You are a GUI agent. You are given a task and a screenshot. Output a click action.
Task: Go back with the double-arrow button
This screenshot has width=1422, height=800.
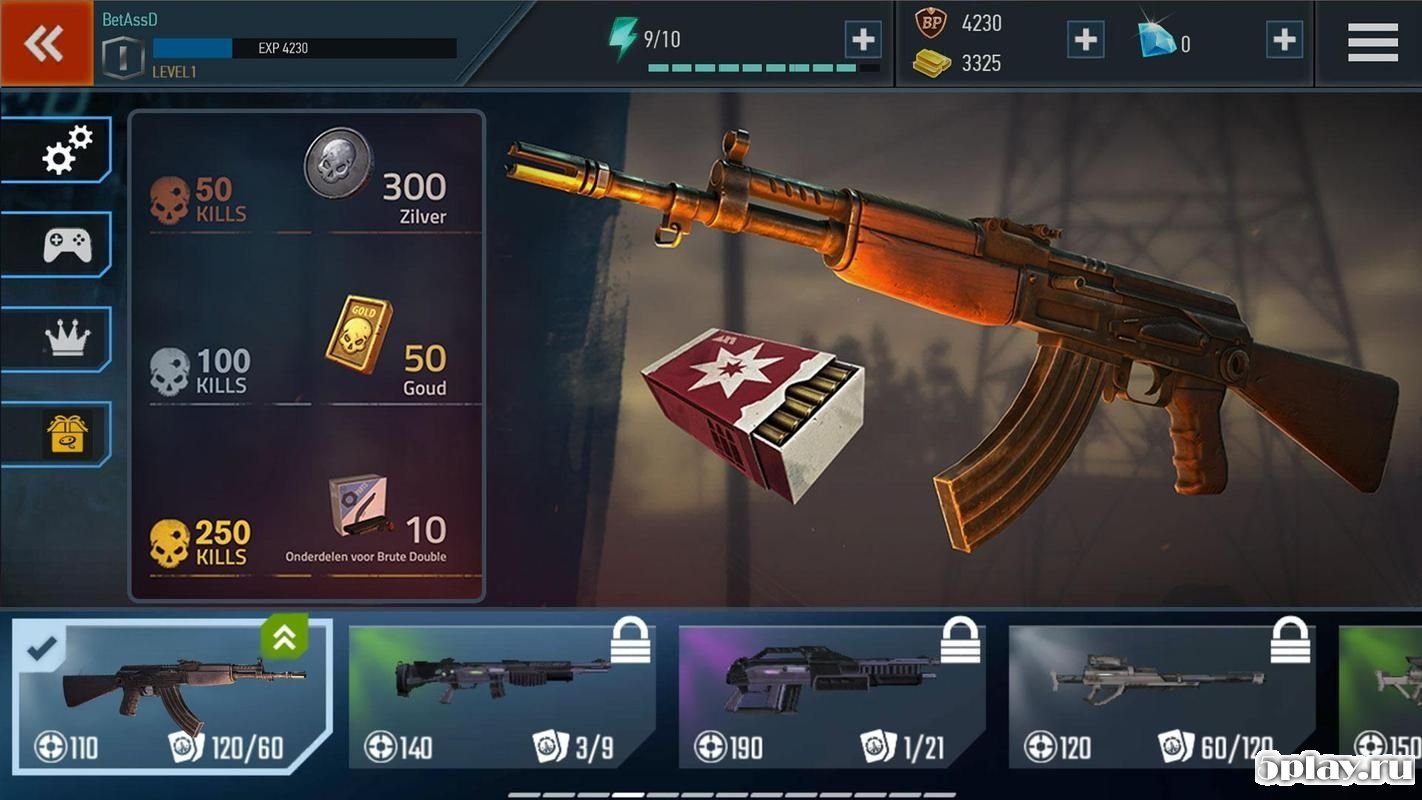46,43
